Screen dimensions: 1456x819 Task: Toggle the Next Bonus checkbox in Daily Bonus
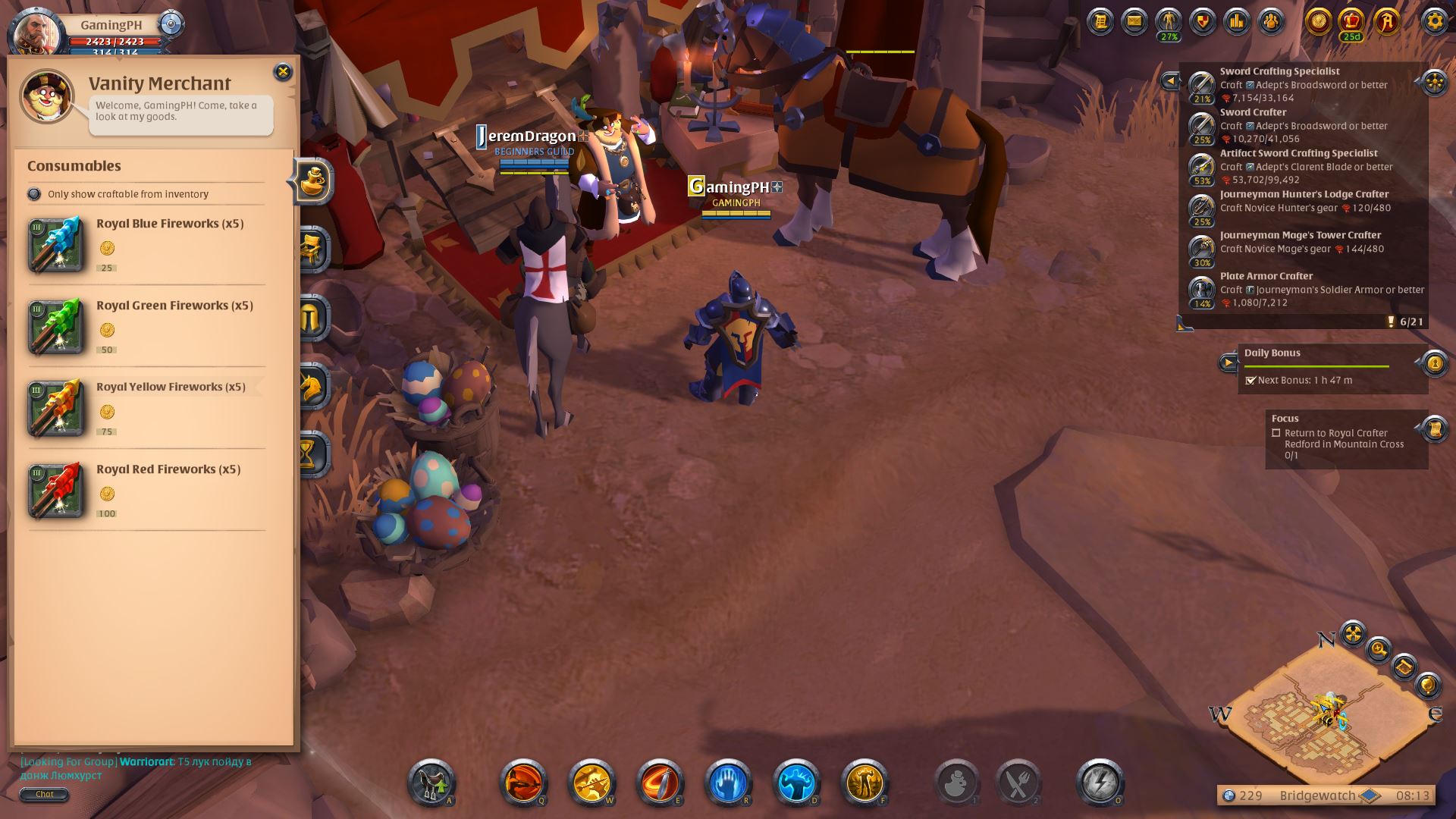point(1252,381)
